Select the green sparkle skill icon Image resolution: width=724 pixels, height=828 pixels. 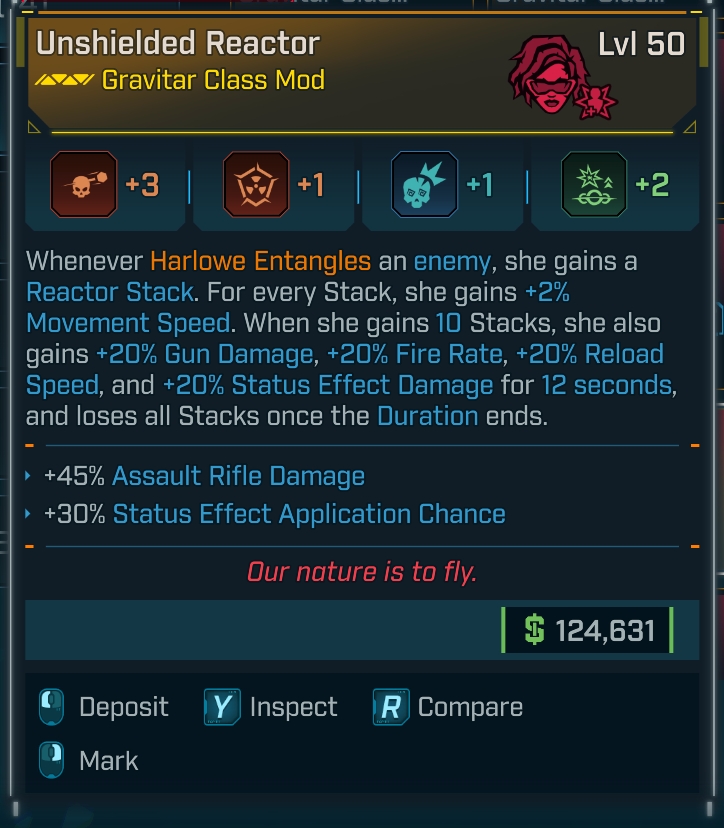594,185
